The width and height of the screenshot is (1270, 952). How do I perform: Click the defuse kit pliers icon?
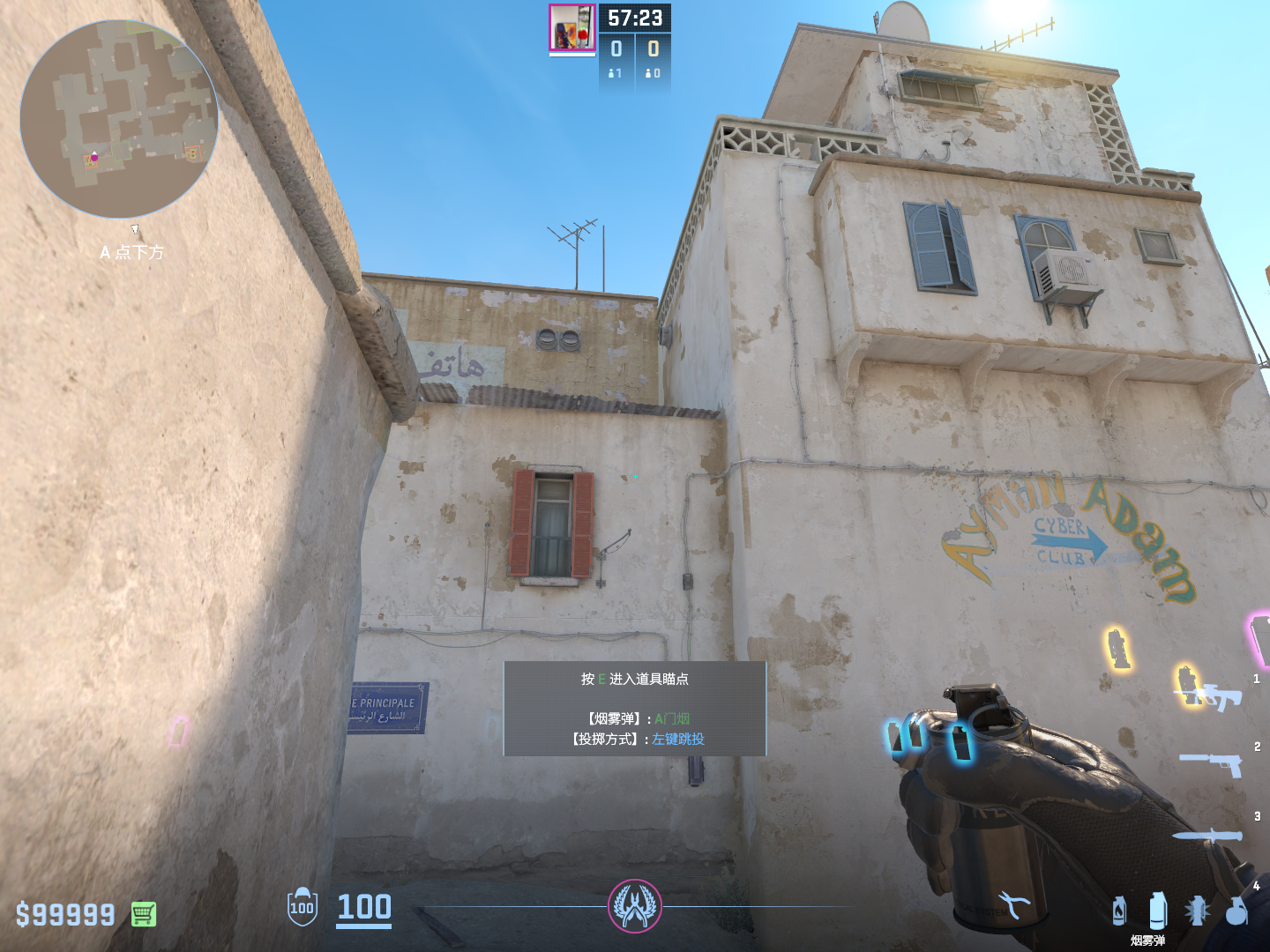pos(1014,904)
